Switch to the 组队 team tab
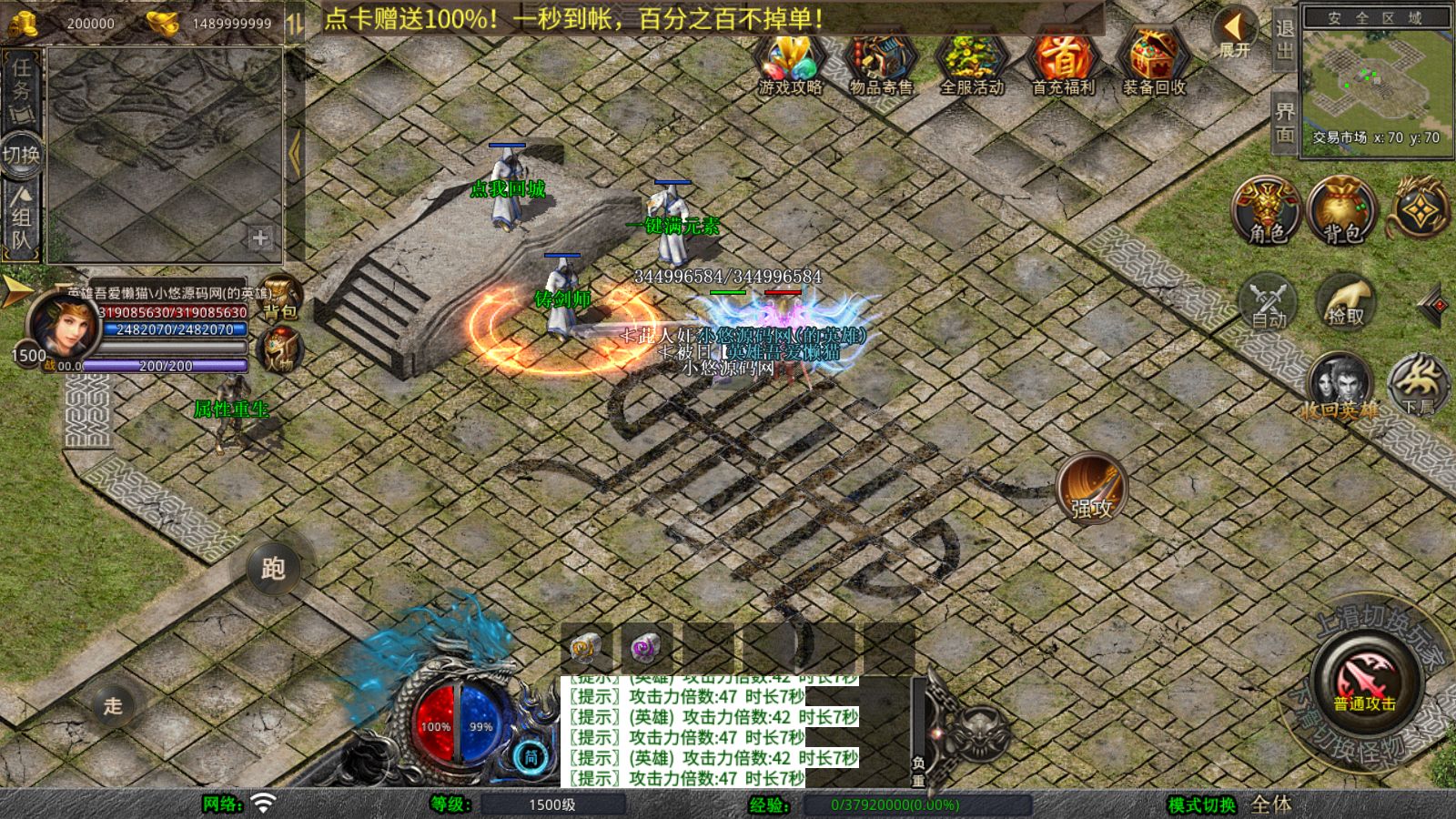1456x819 pixels. coord(22,218)
